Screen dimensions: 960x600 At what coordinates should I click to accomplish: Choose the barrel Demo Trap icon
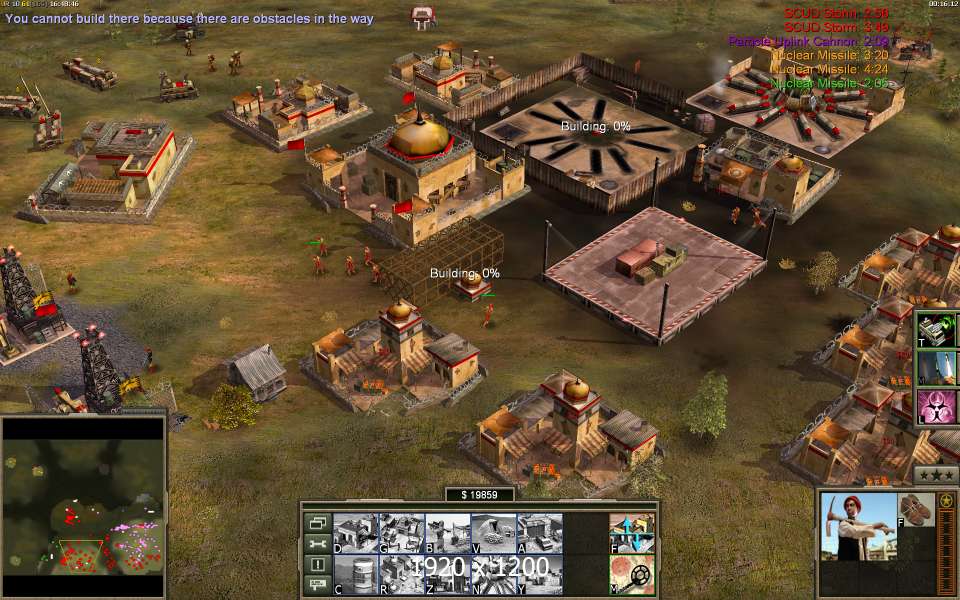[354, 574]
